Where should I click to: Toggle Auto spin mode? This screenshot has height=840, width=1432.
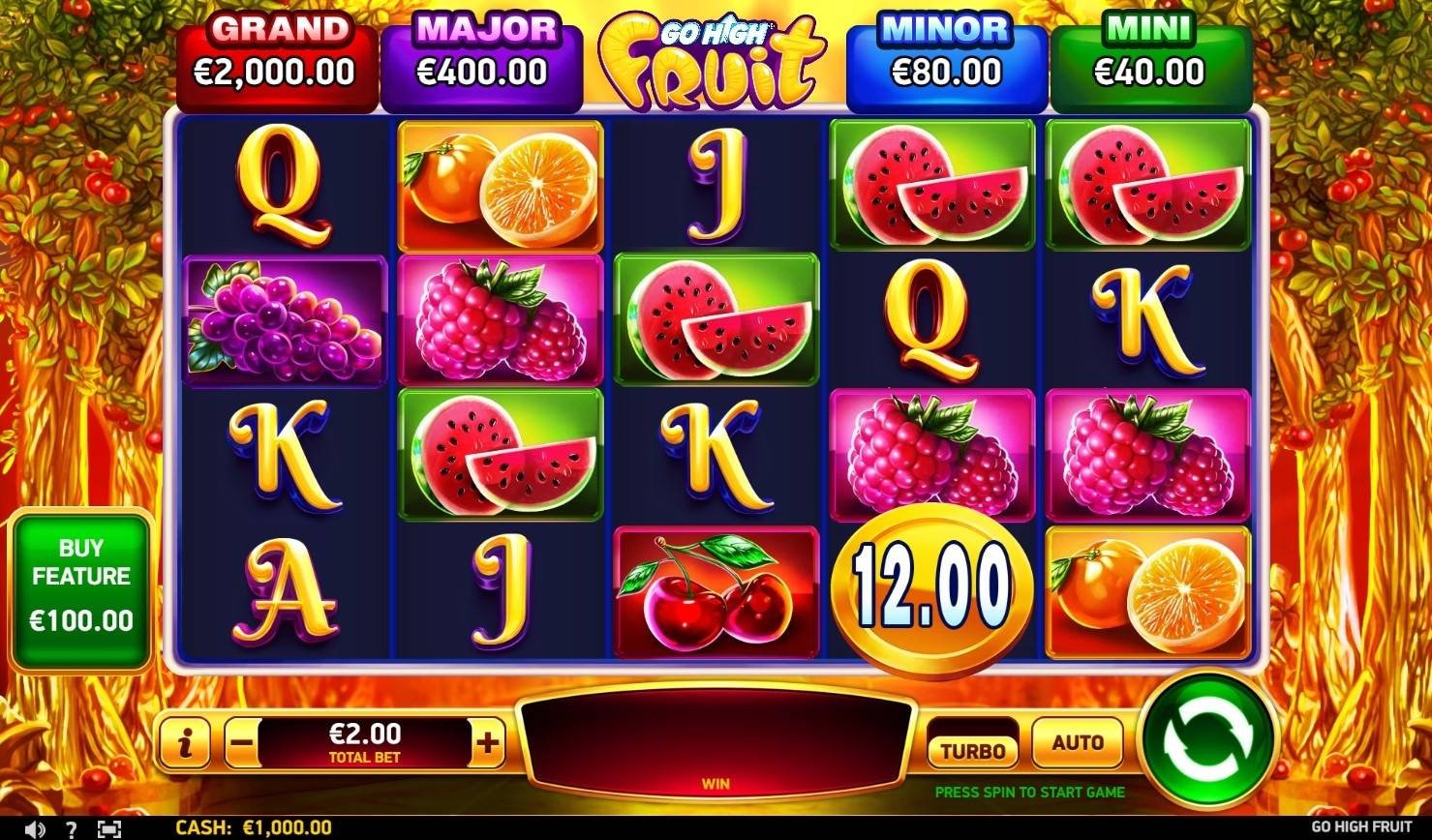[x=1077, y=743]
